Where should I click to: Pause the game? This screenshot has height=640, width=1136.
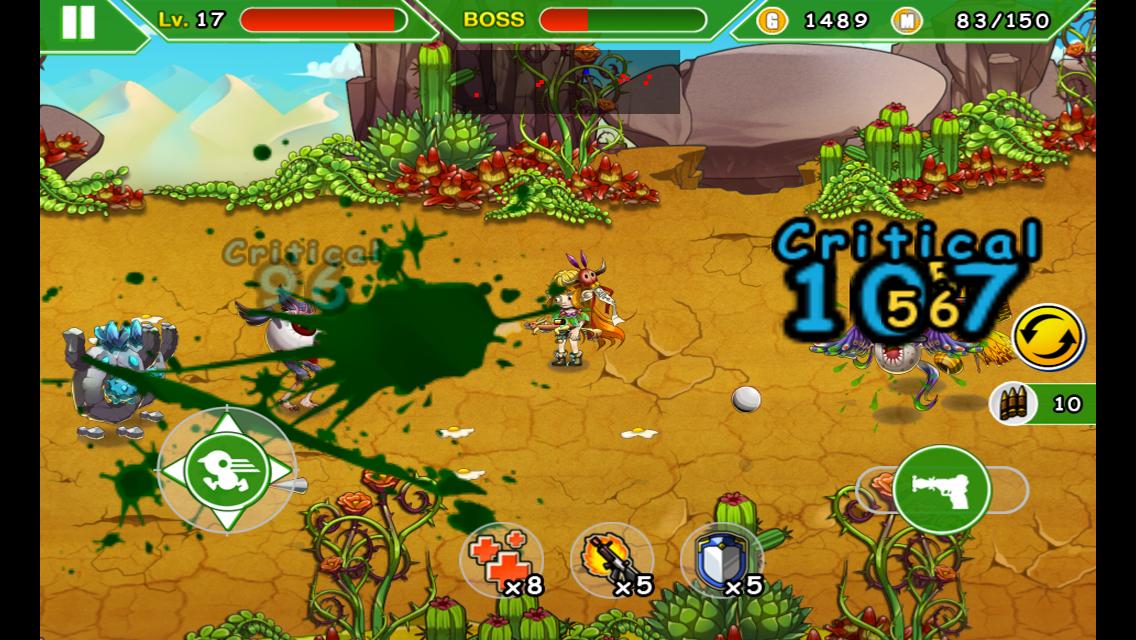tap(78, 22)
